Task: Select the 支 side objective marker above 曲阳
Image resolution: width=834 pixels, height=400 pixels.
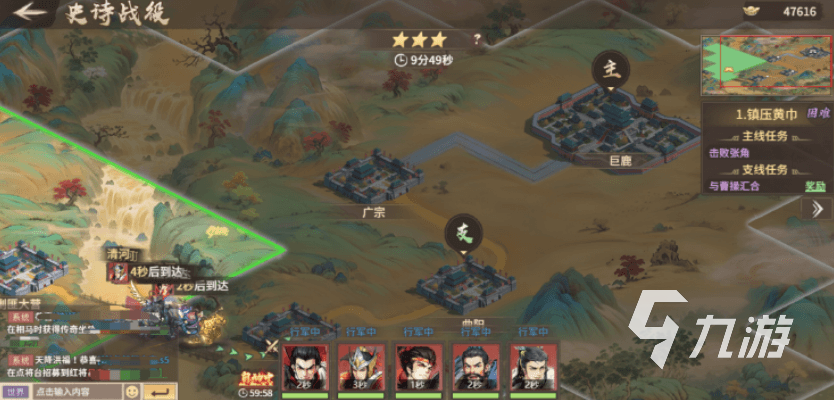Action: point(463,234)
